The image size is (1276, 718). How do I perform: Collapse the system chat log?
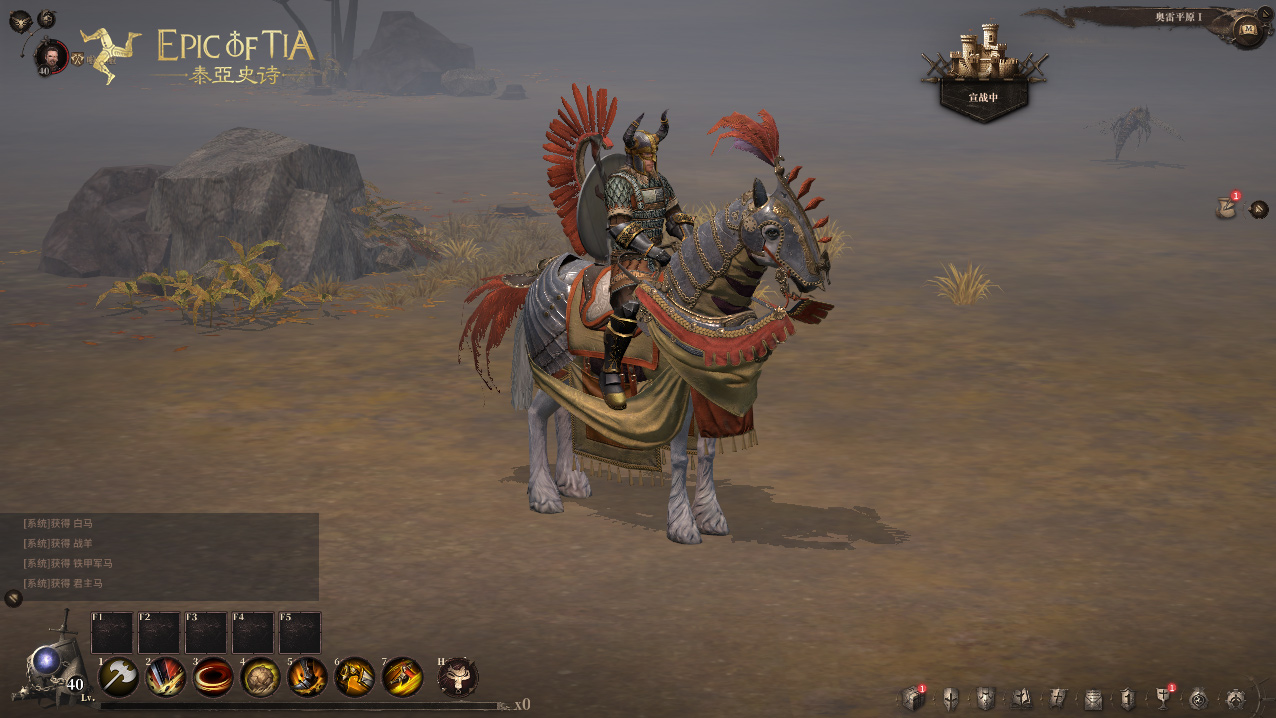(13, 598)
